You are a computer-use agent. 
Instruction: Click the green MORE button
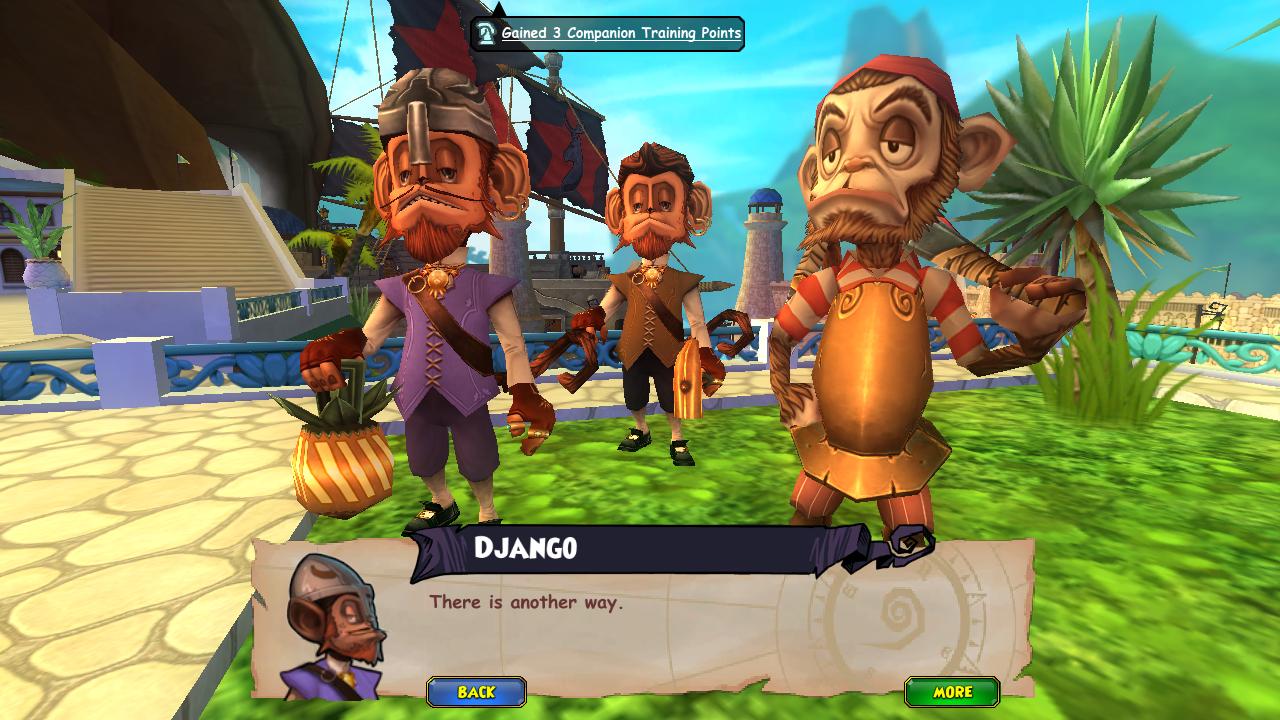click(952, 692)
